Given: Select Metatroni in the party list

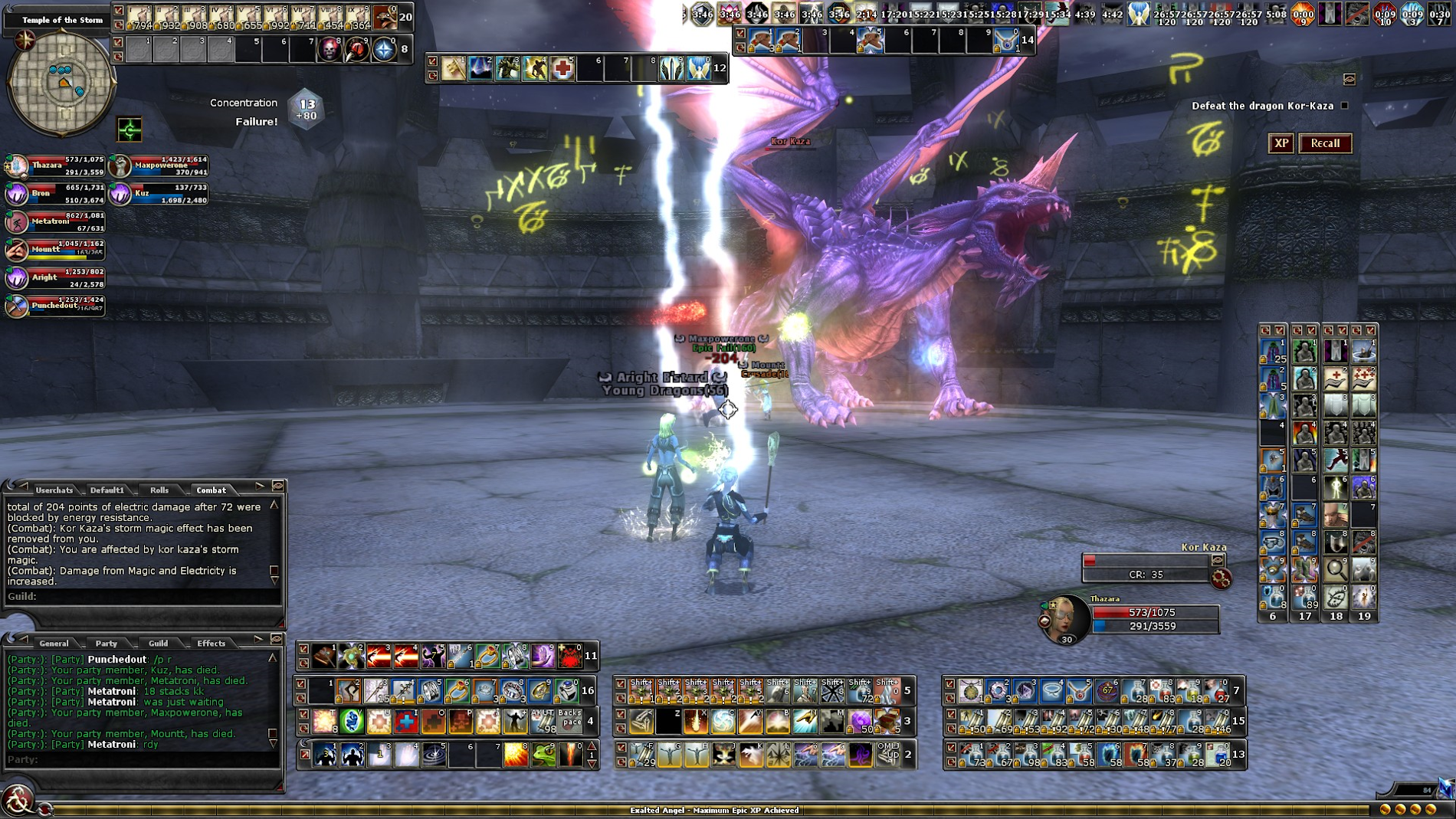Looking at the screenshot, I should 17,221.
